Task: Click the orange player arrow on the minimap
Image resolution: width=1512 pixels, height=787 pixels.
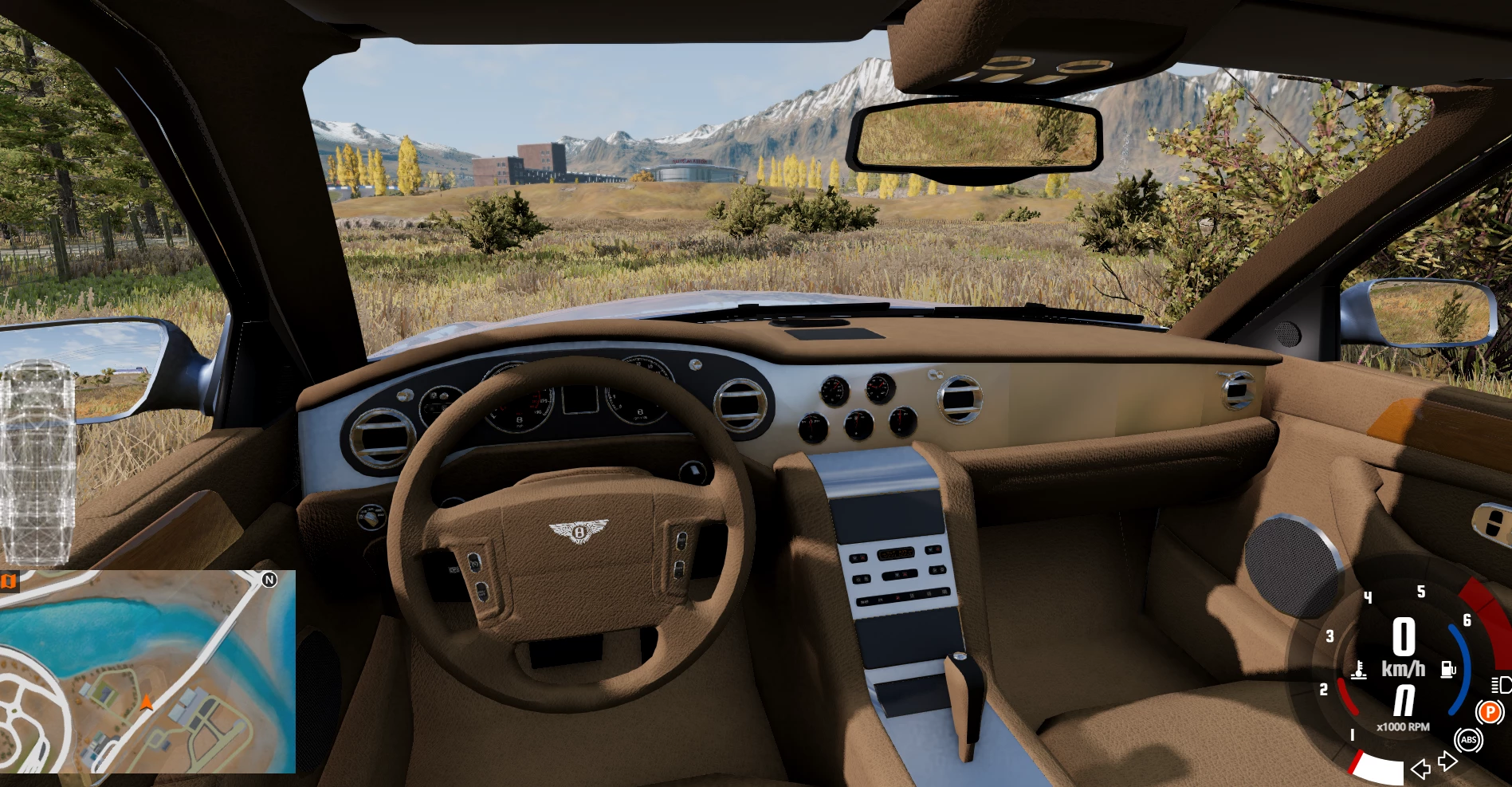Action: pyautogui.click(x=146, y=702)
